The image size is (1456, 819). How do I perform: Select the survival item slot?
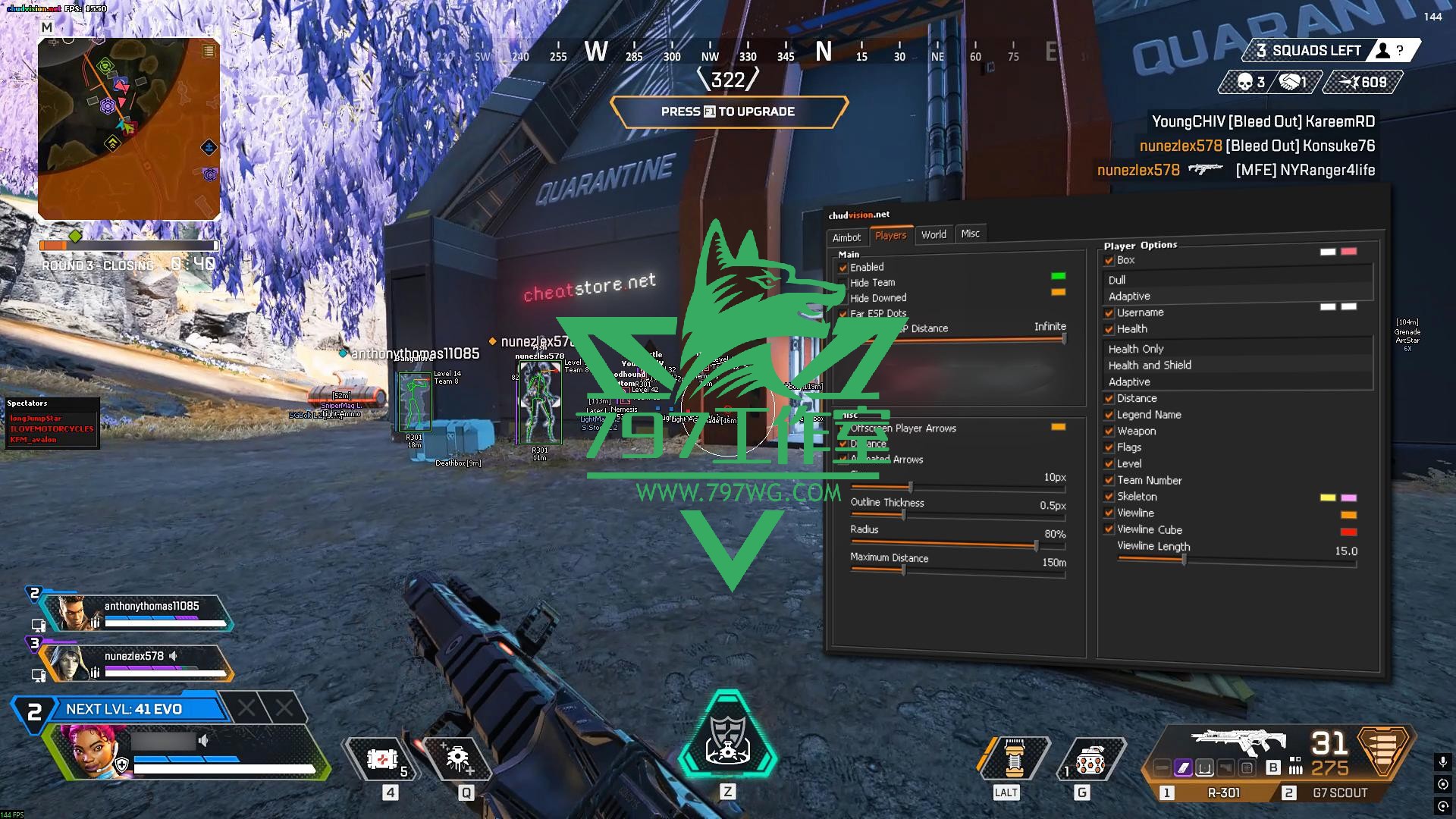coord(1014,759)
